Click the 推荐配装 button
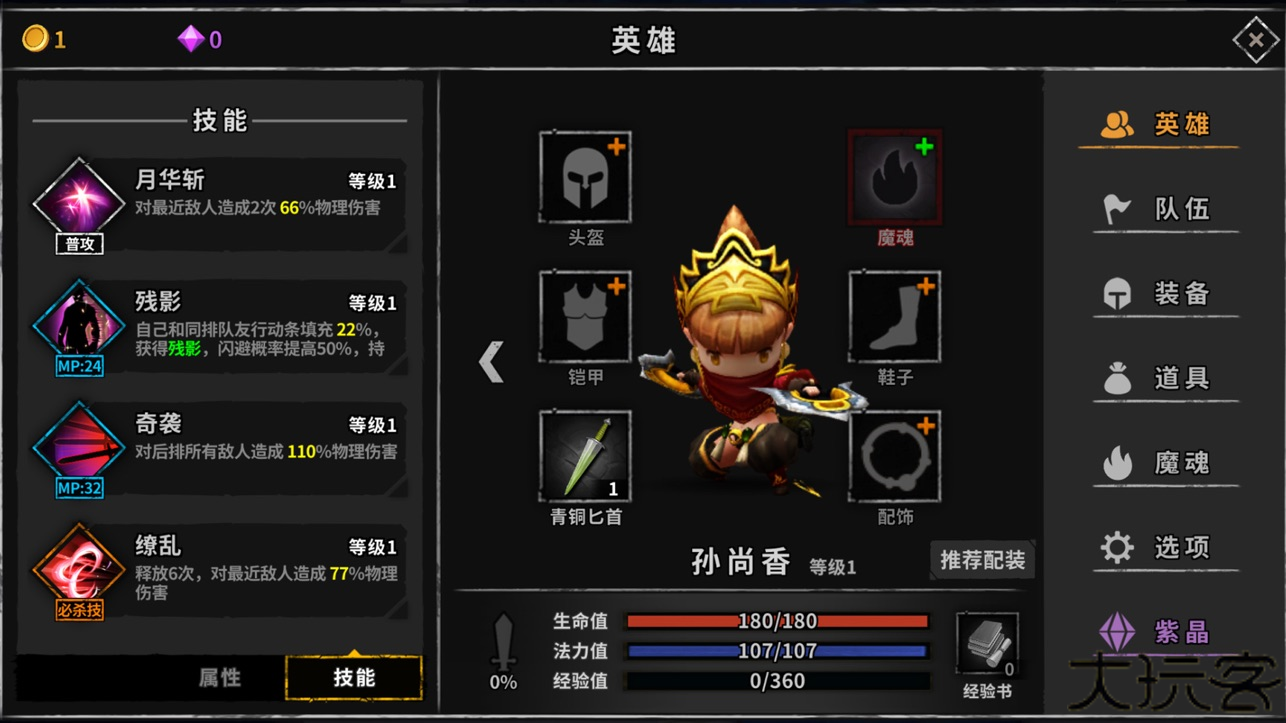Image resolution: width=1286 pixels, height=723 pixels. click(982, 561)
